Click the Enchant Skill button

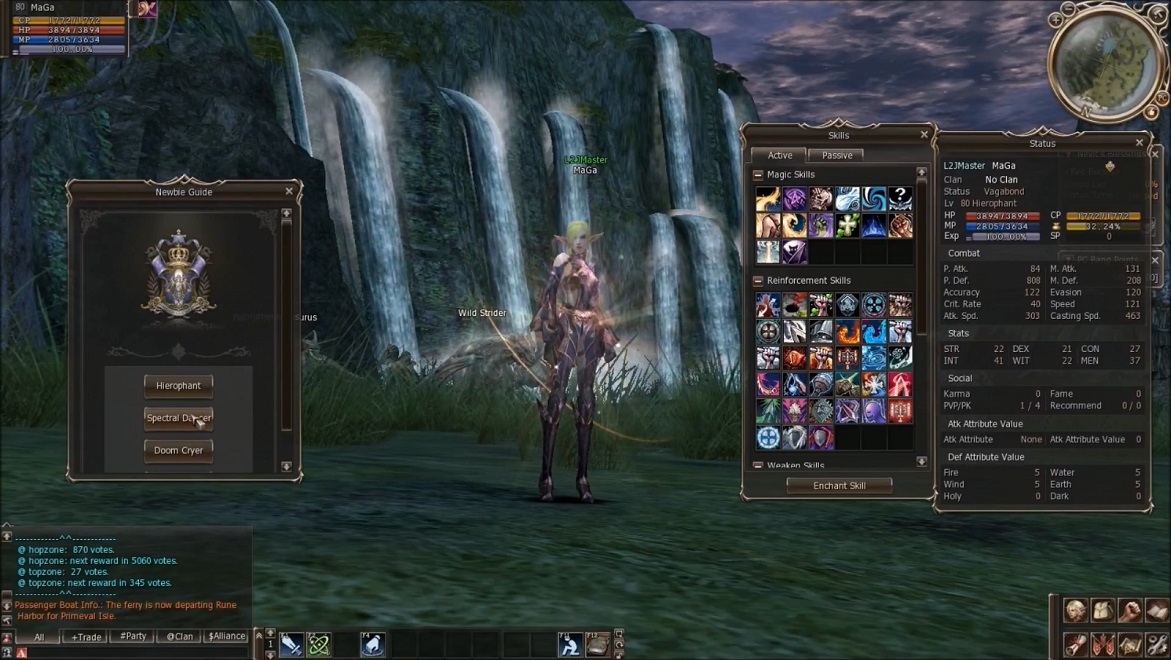[x=839, y=485]
